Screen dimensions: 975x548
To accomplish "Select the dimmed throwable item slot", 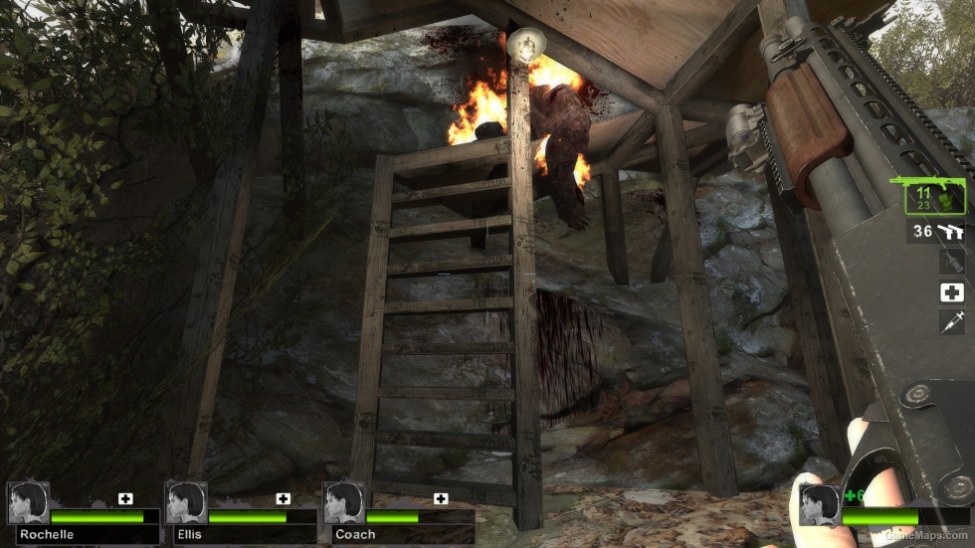I will pyautogui.click(x=952, y=262).
